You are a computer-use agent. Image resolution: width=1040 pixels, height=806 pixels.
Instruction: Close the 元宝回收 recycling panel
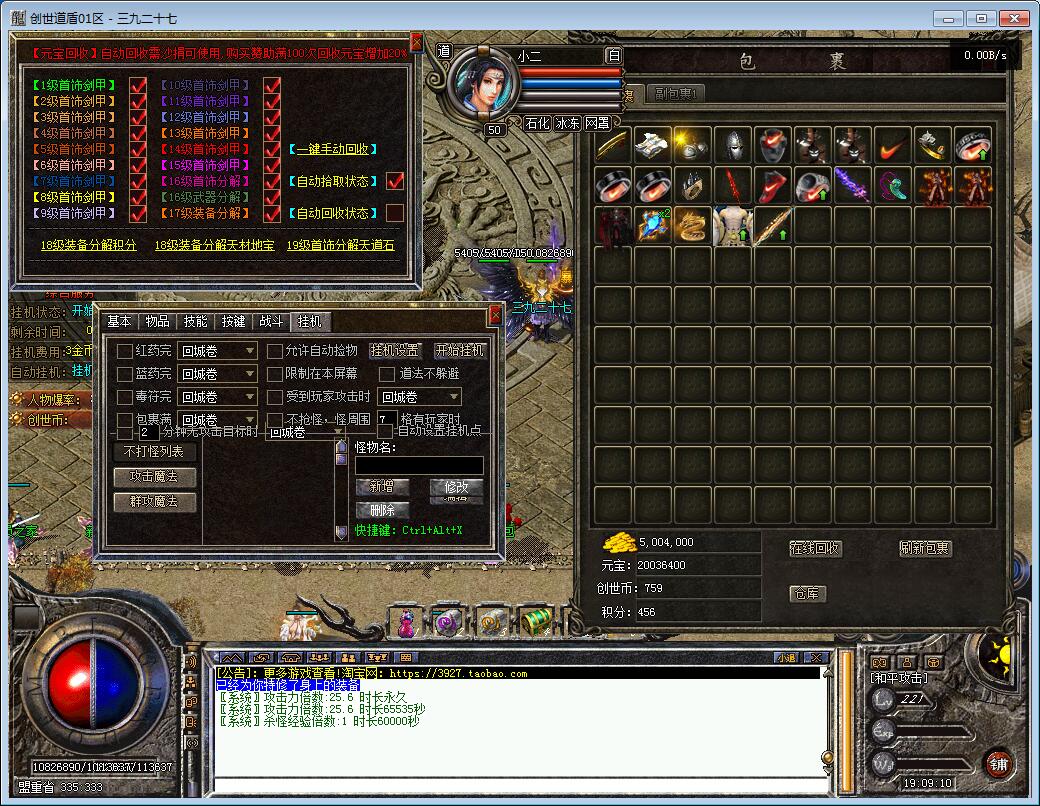click(x=417, y=43)
